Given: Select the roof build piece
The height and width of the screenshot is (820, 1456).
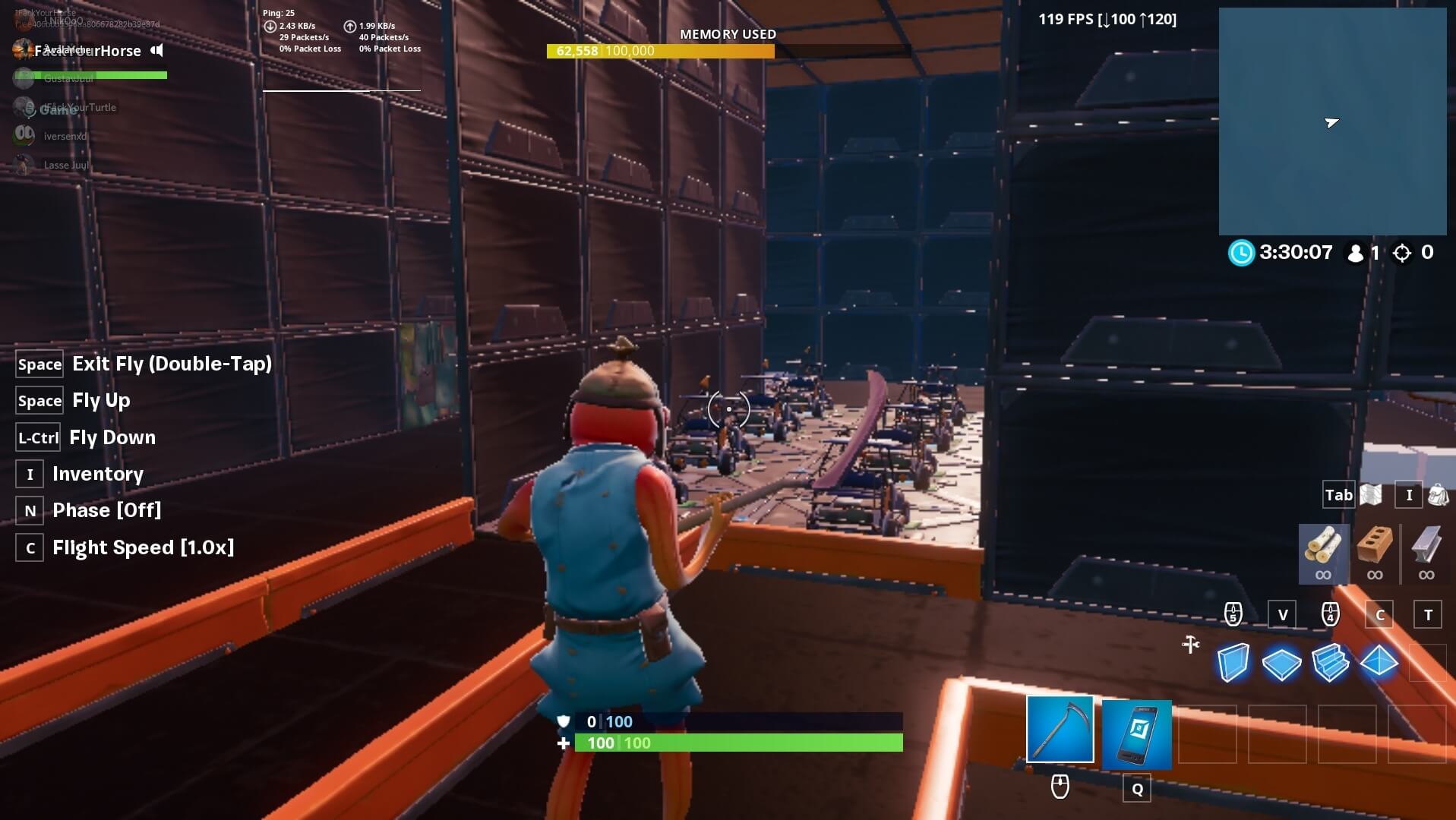Looking at the screenshot, I should [1379, 662].
